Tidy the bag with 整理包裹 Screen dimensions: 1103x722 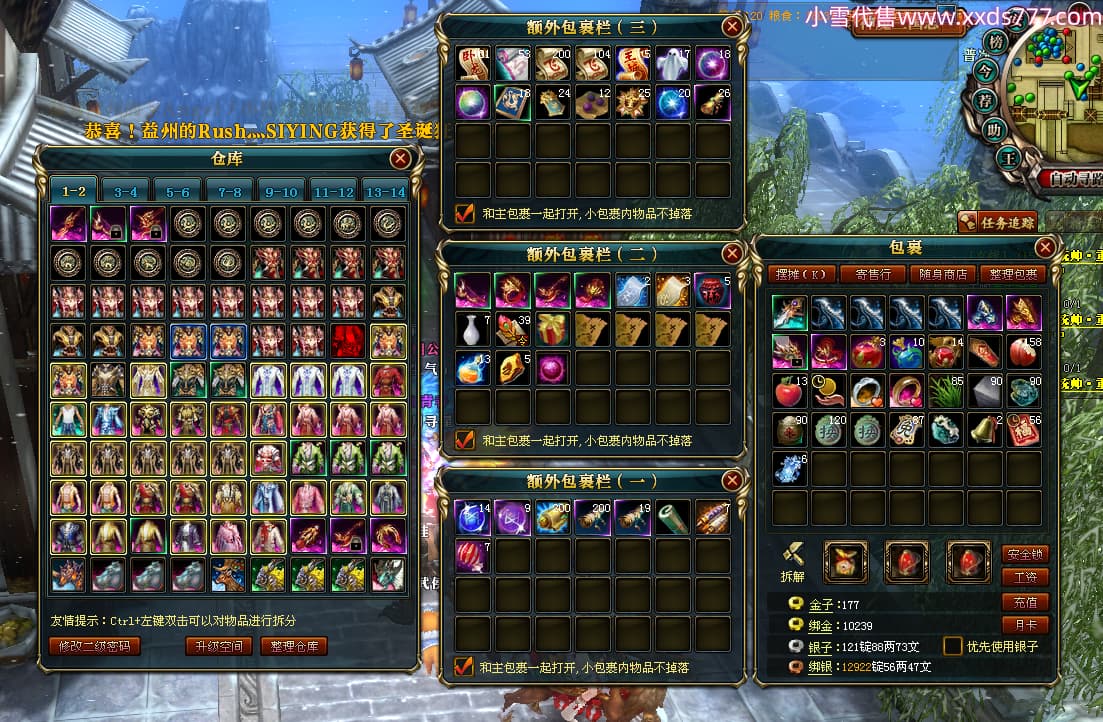tap(1012, 274)
